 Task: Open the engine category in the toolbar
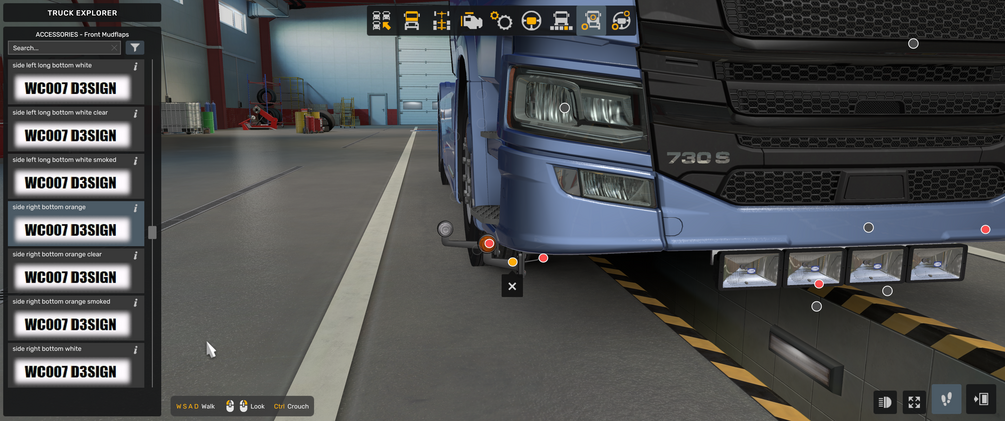tap(471, 21)
